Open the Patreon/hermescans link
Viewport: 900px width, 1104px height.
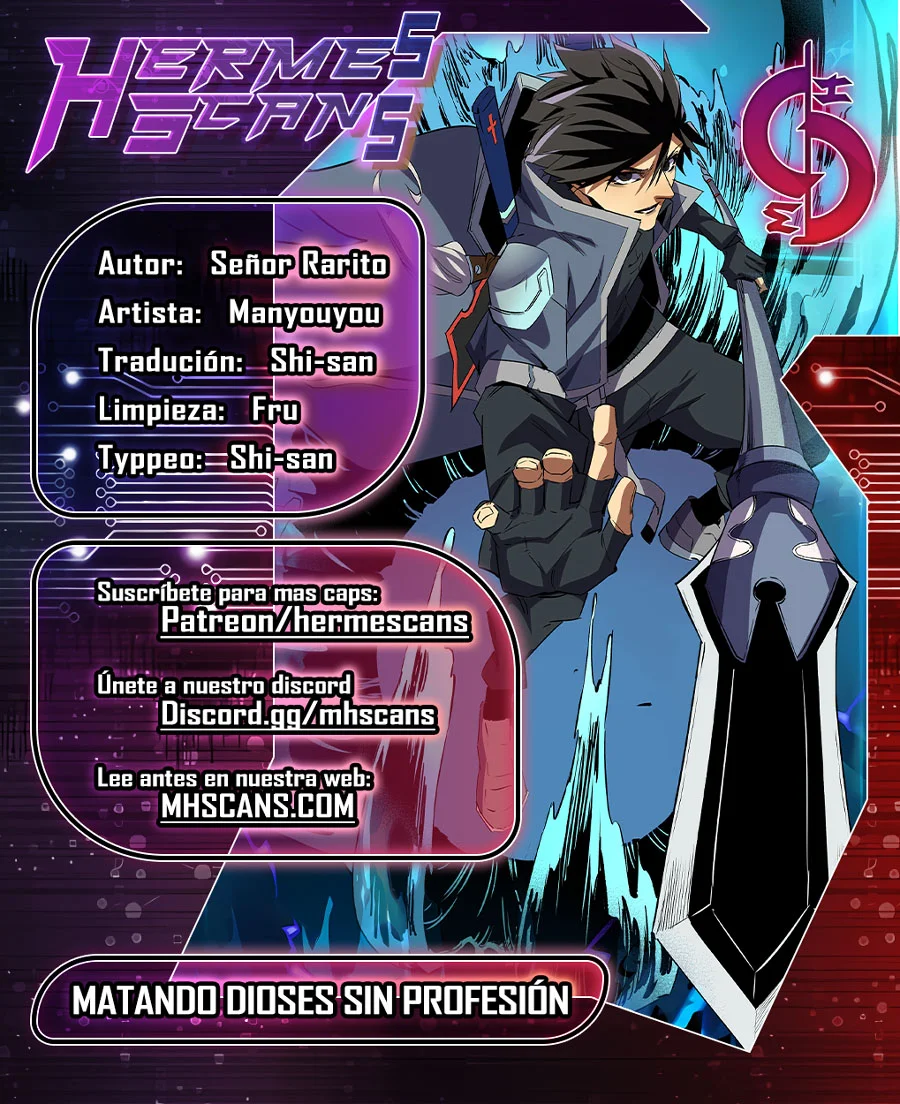tap(315, 622)
